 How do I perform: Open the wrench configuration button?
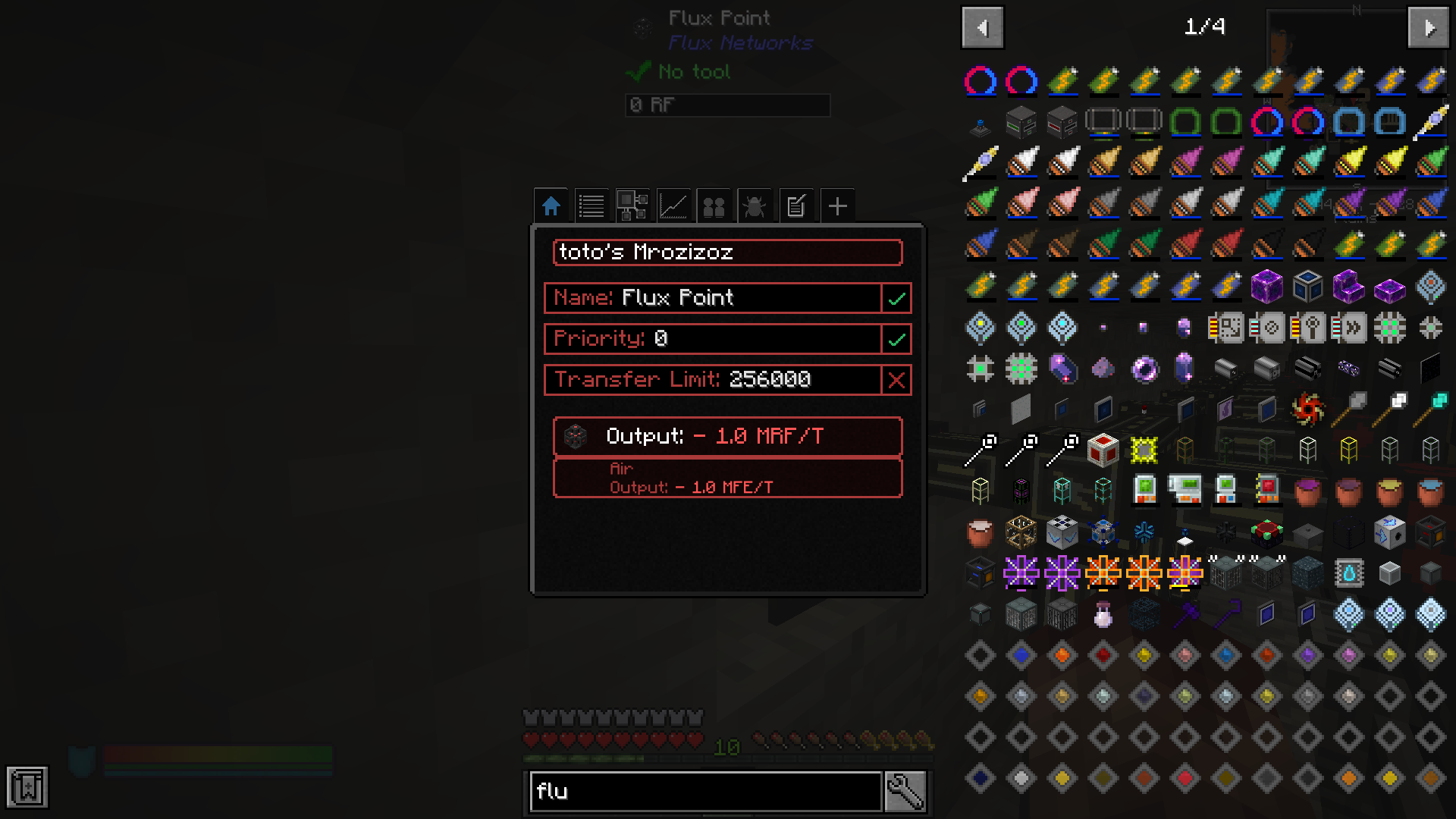[x=905, y=792]
